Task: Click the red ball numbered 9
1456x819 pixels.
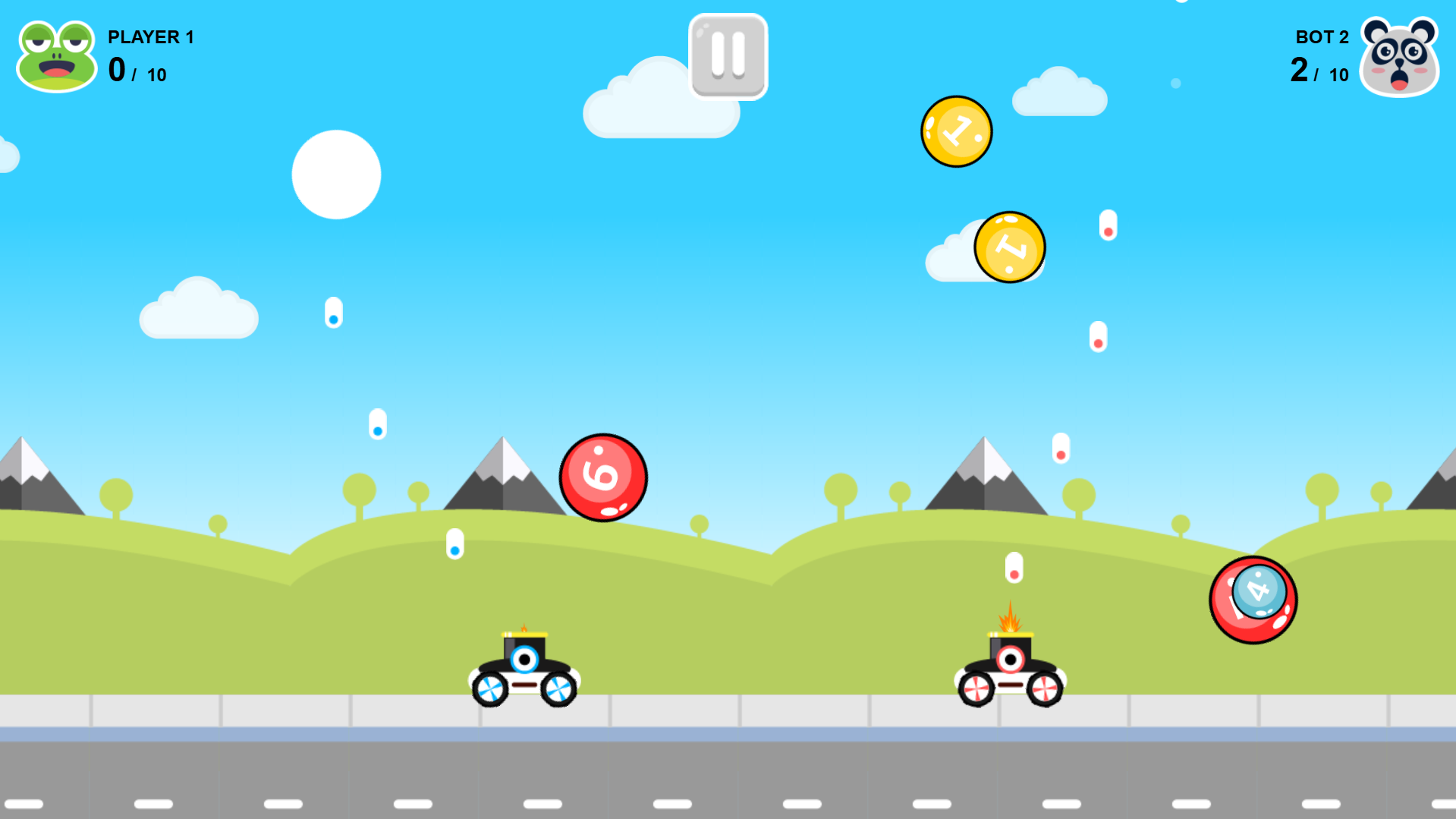Action: (x=602, y=477)
